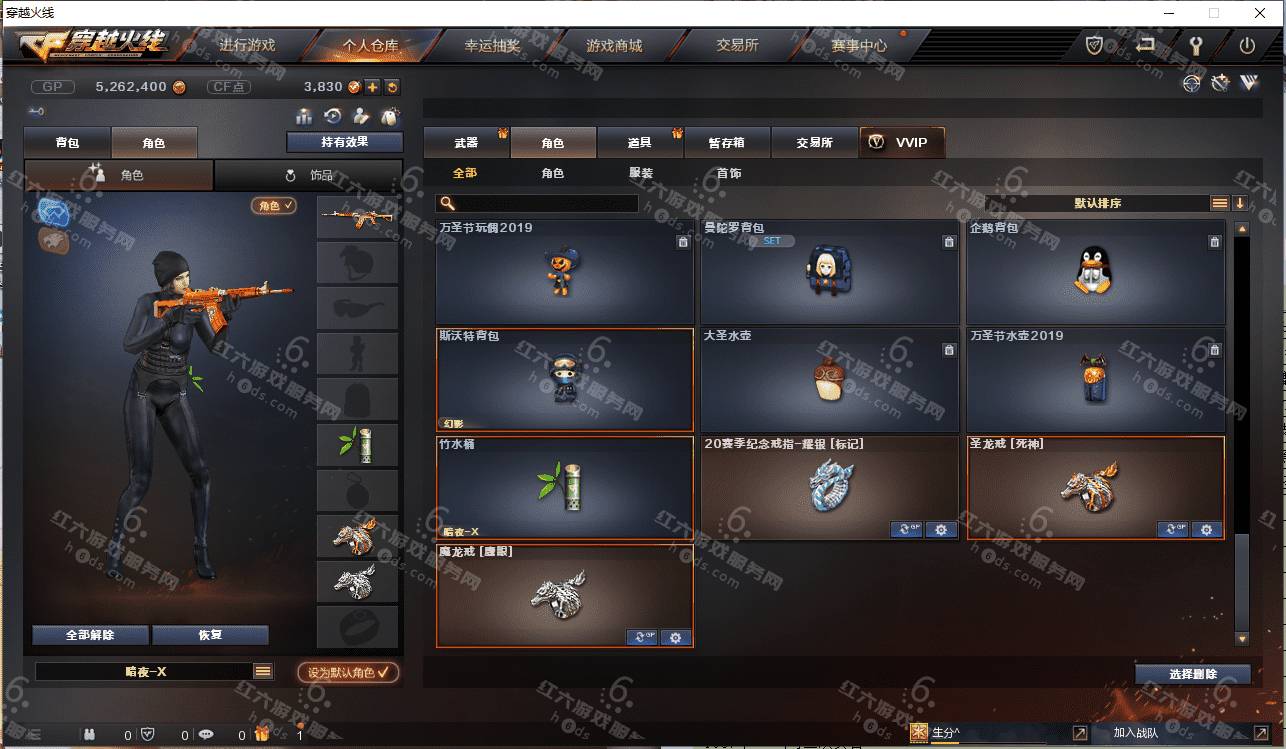The width and height of the screenshot is (1286, 749).
Task: Click 选择删除 delete selection button
Action: (x=1192, y=674)
